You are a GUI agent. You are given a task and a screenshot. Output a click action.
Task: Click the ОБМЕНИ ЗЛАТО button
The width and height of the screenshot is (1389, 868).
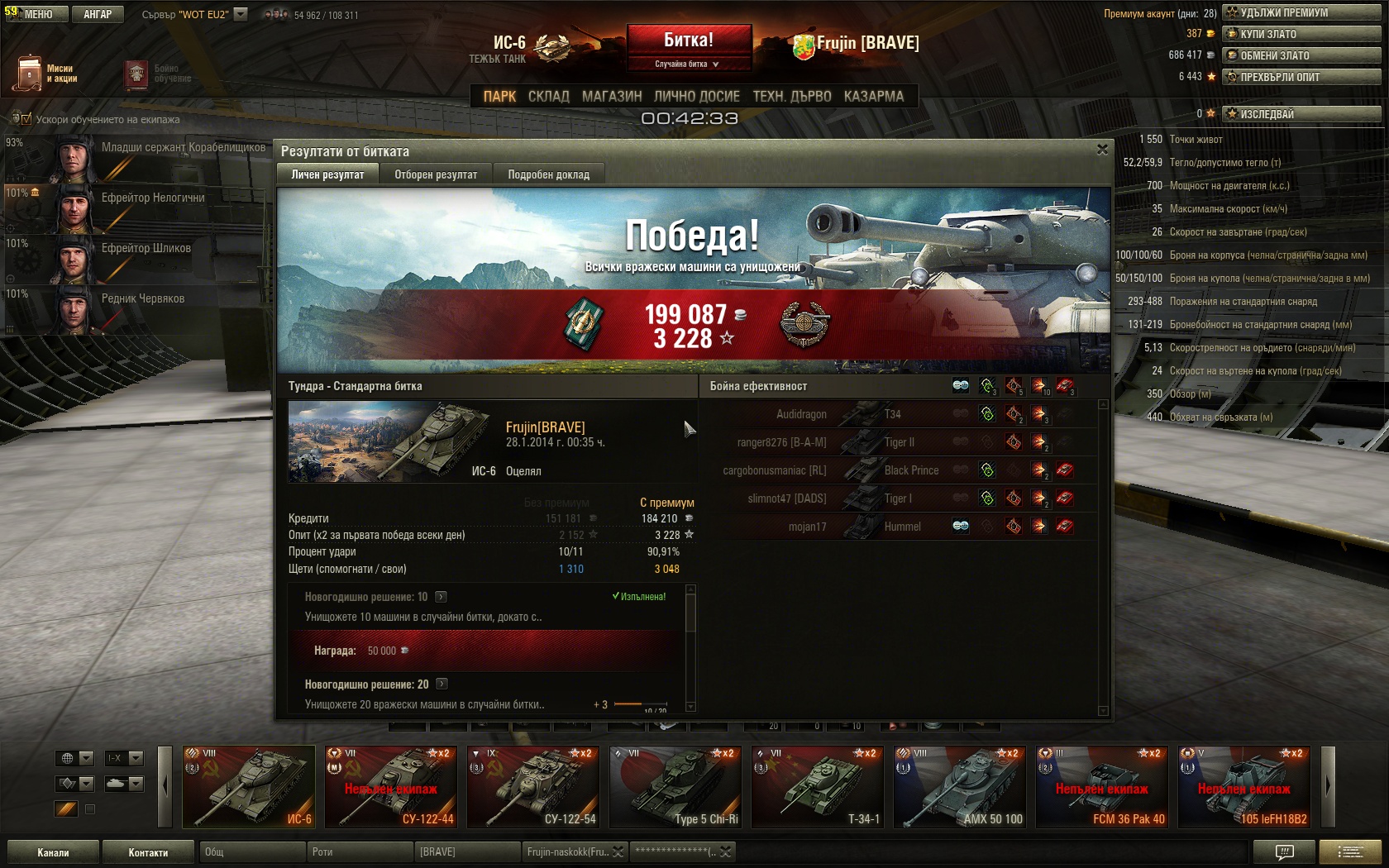pyautogui.click(x=1301, y=55)
